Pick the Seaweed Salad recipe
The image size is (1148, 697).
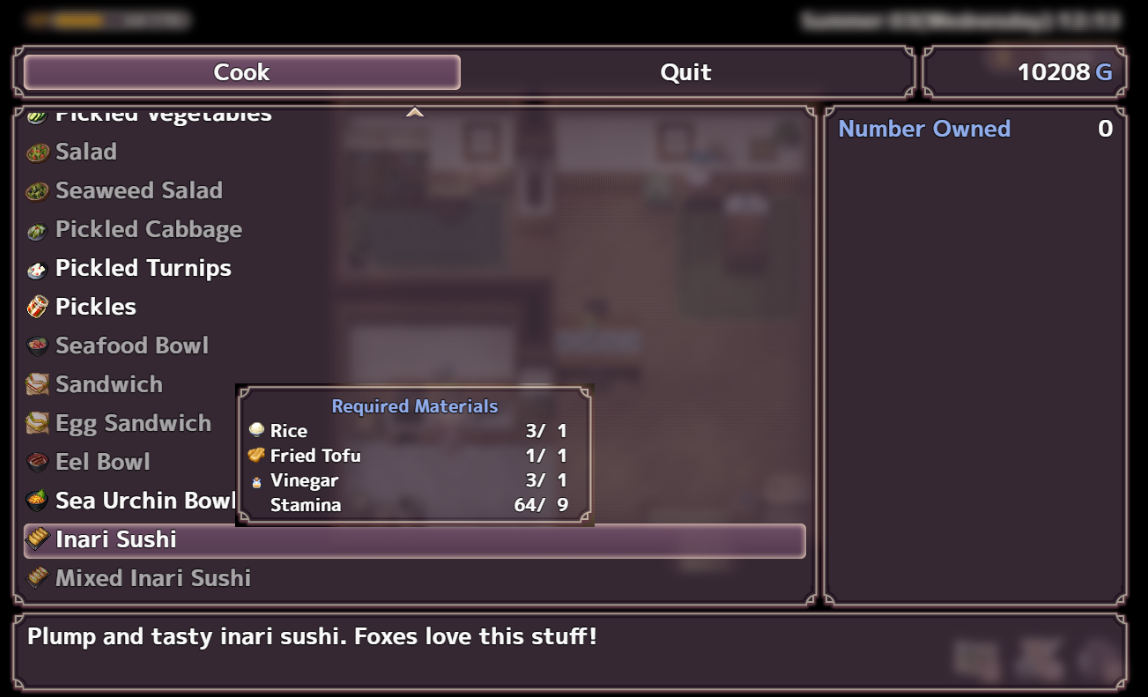138,191
